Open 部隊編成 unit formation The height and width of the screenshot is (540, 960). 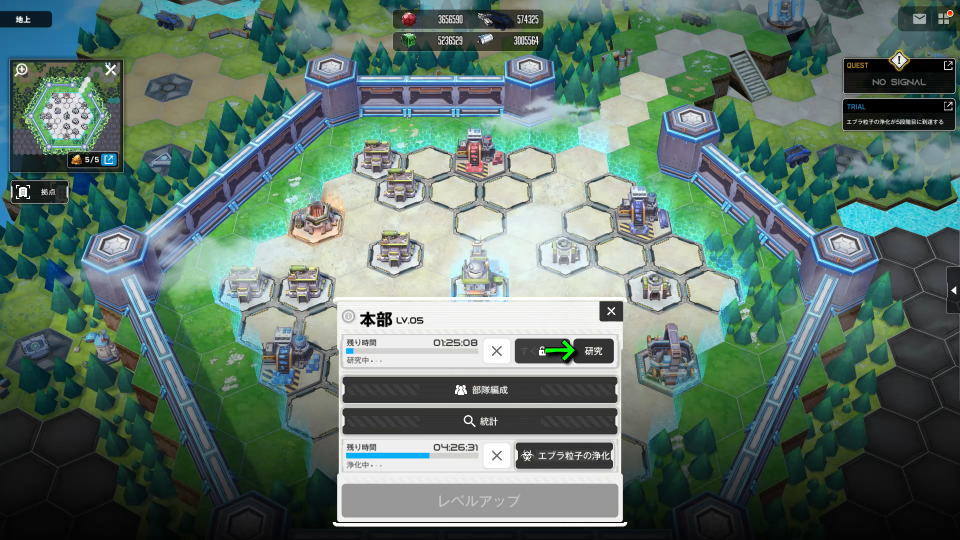tap(479, 390)
